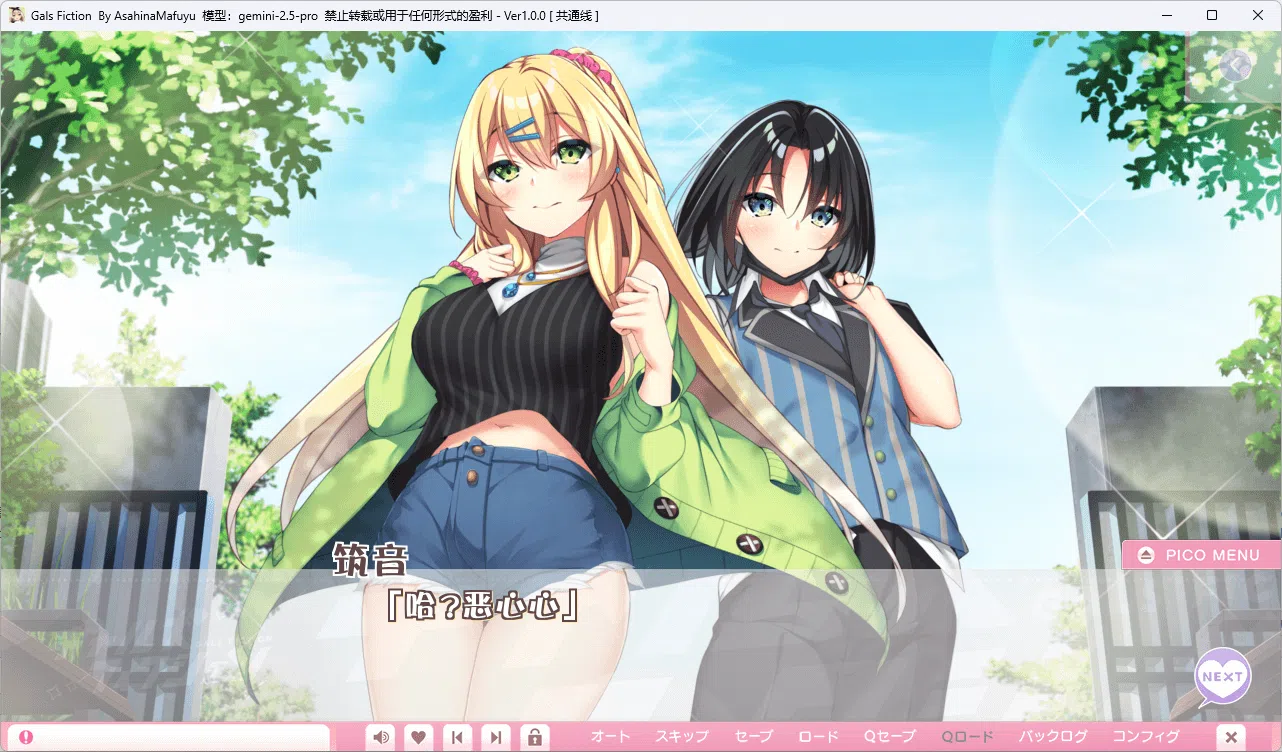This screenshot has height=752, width=1282.
Task: Click the heart icon in the control bar
Action: coord(418,737)
